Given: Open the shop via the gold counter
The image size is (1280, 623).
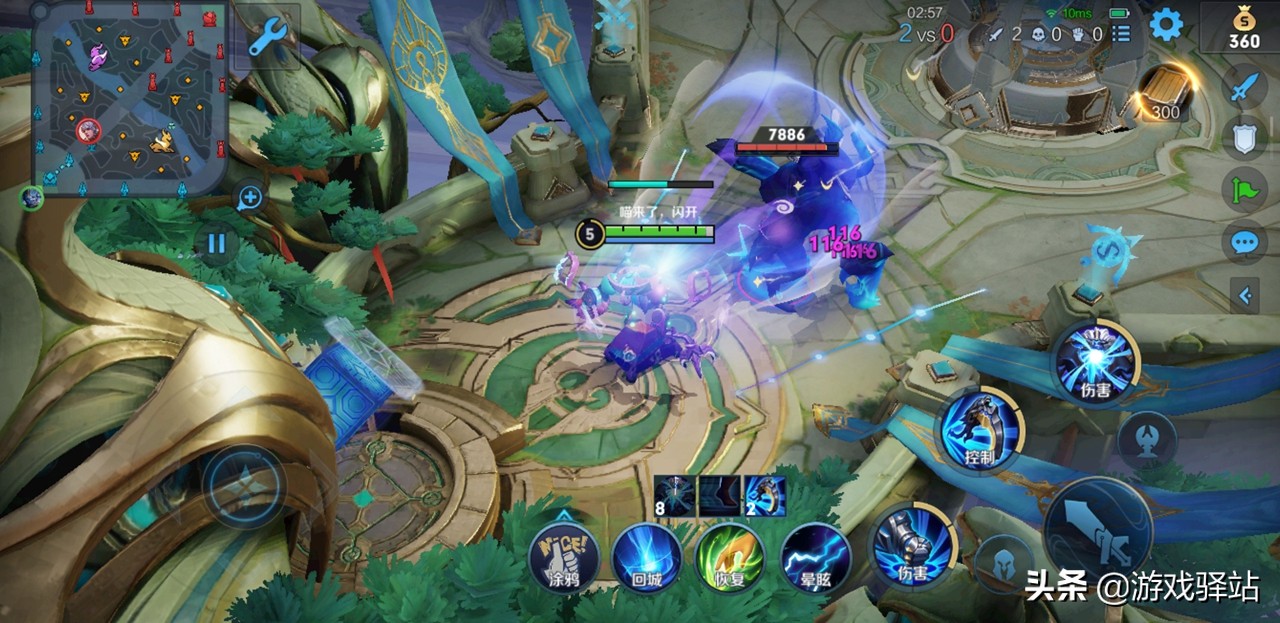Looking at the screenshot, I should pyautogui.click(x=1243, y=28).
